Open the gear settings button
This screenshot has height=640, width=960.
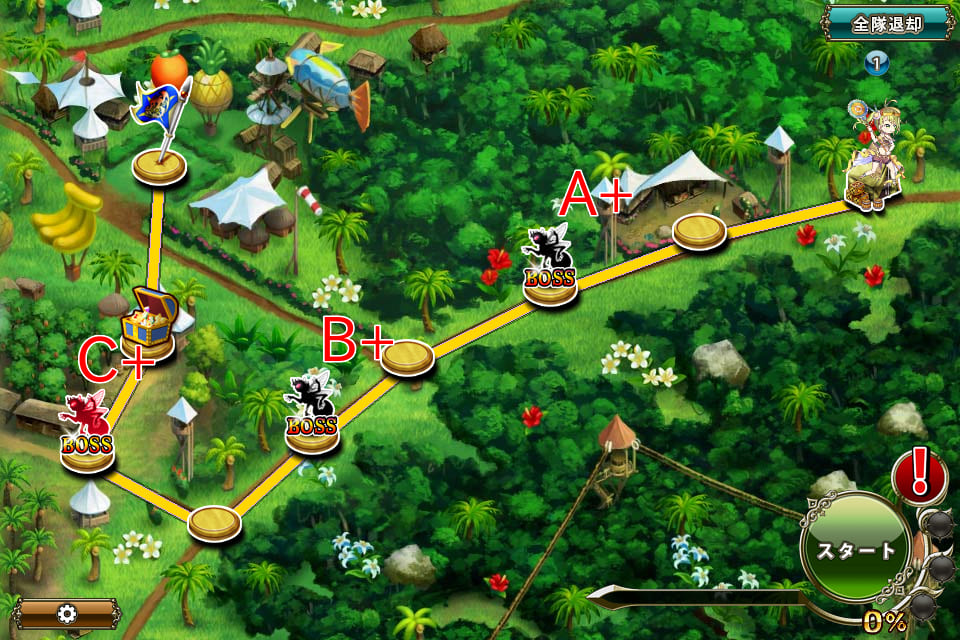click(x=68, y=613)
